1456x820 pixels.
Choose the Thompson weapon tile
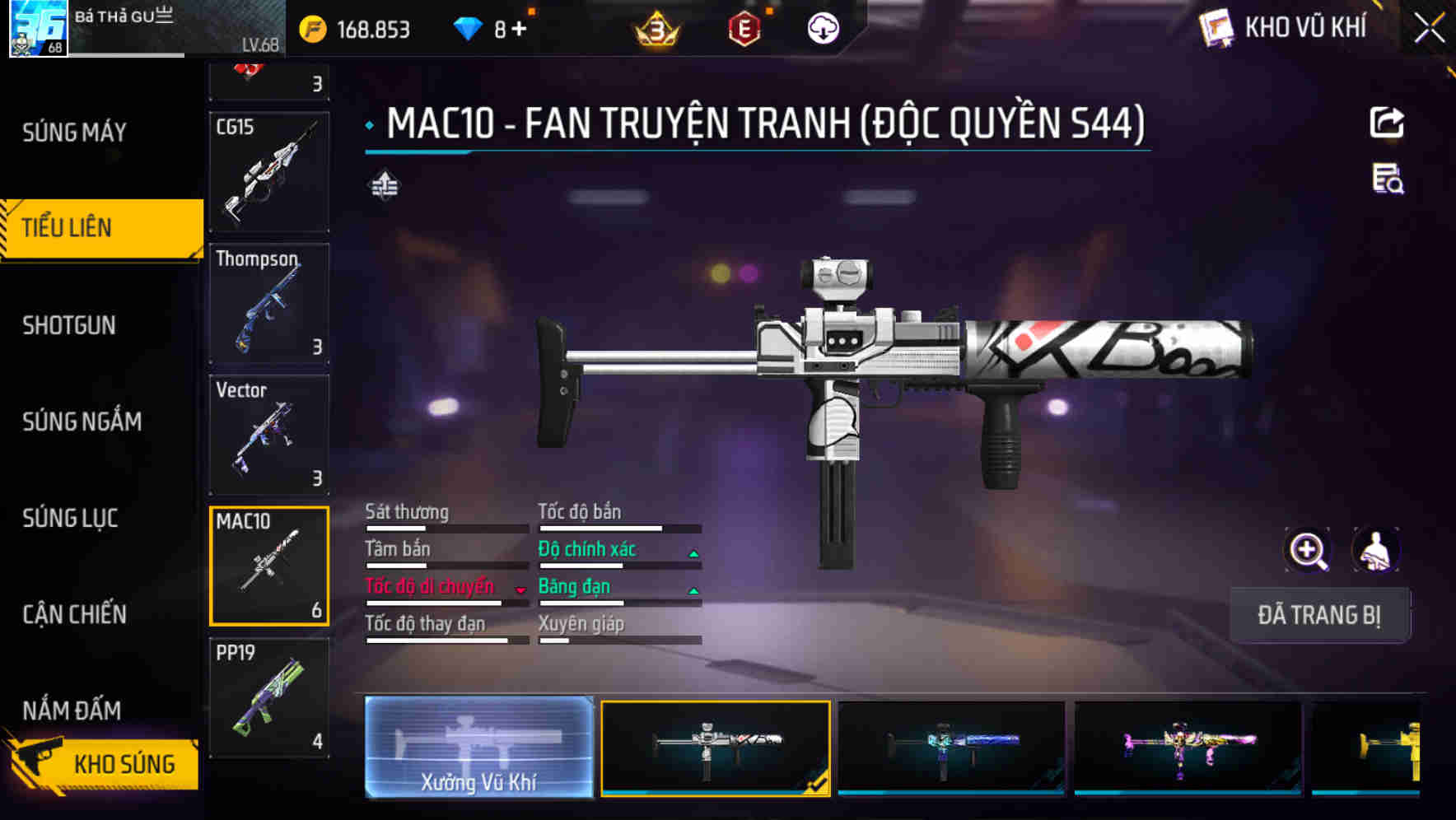(269, 303)
